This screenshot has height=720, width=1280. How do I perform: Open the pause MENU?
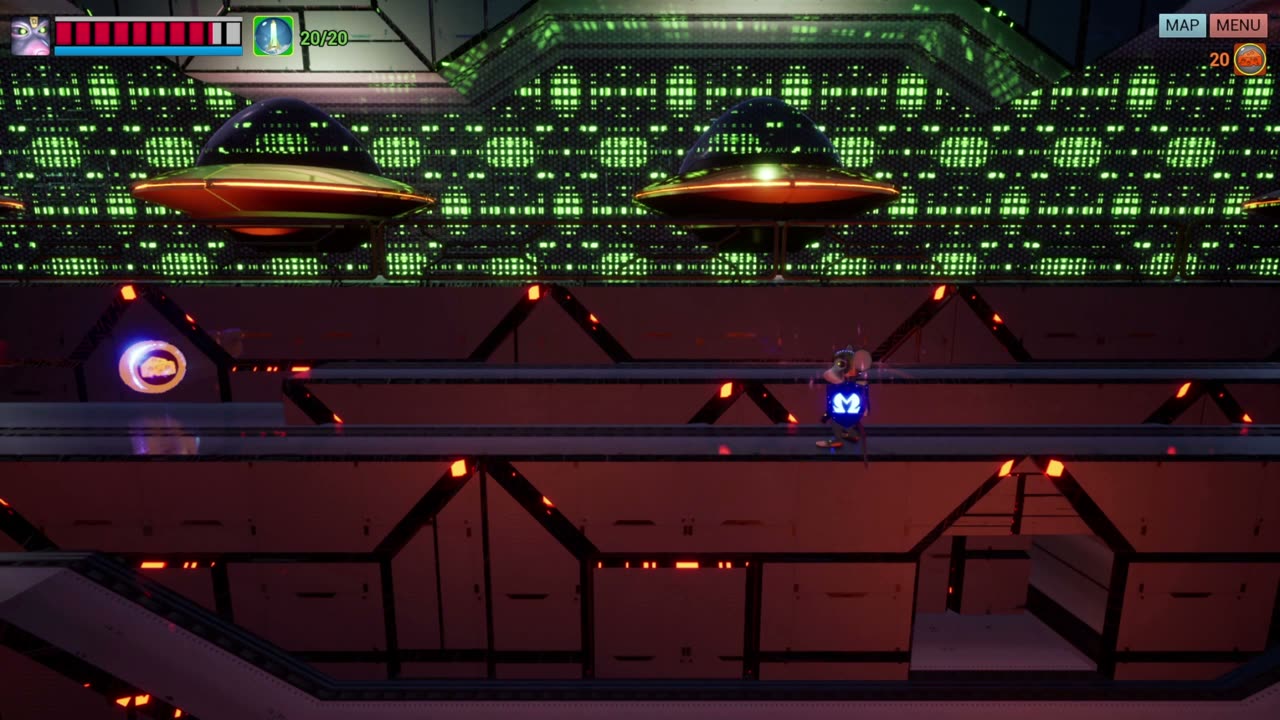coord(1238,26)
